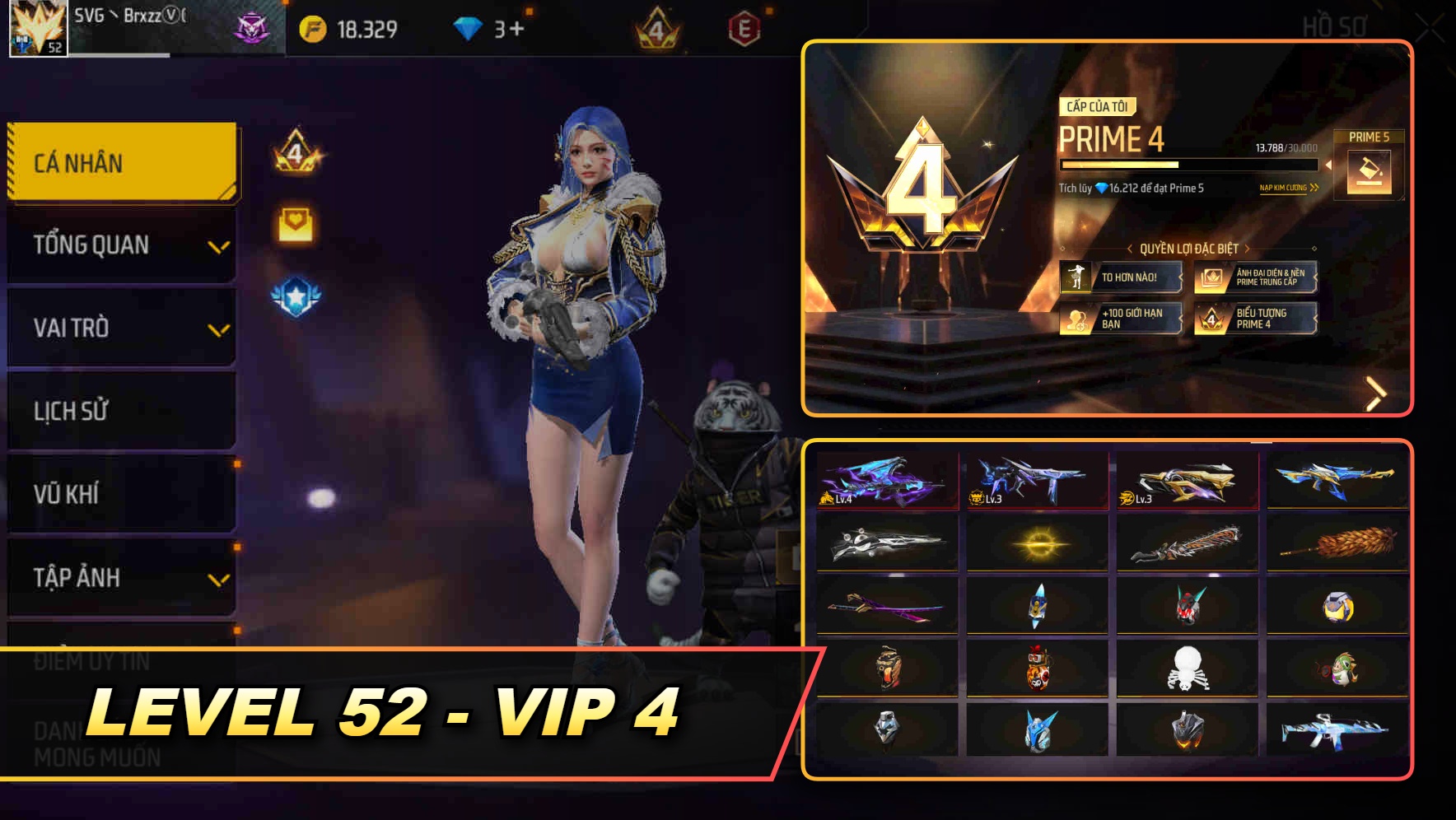The image size is (1456, 820).
Task: Expand the TẬP ẢNH section
Action: [121, 576]
